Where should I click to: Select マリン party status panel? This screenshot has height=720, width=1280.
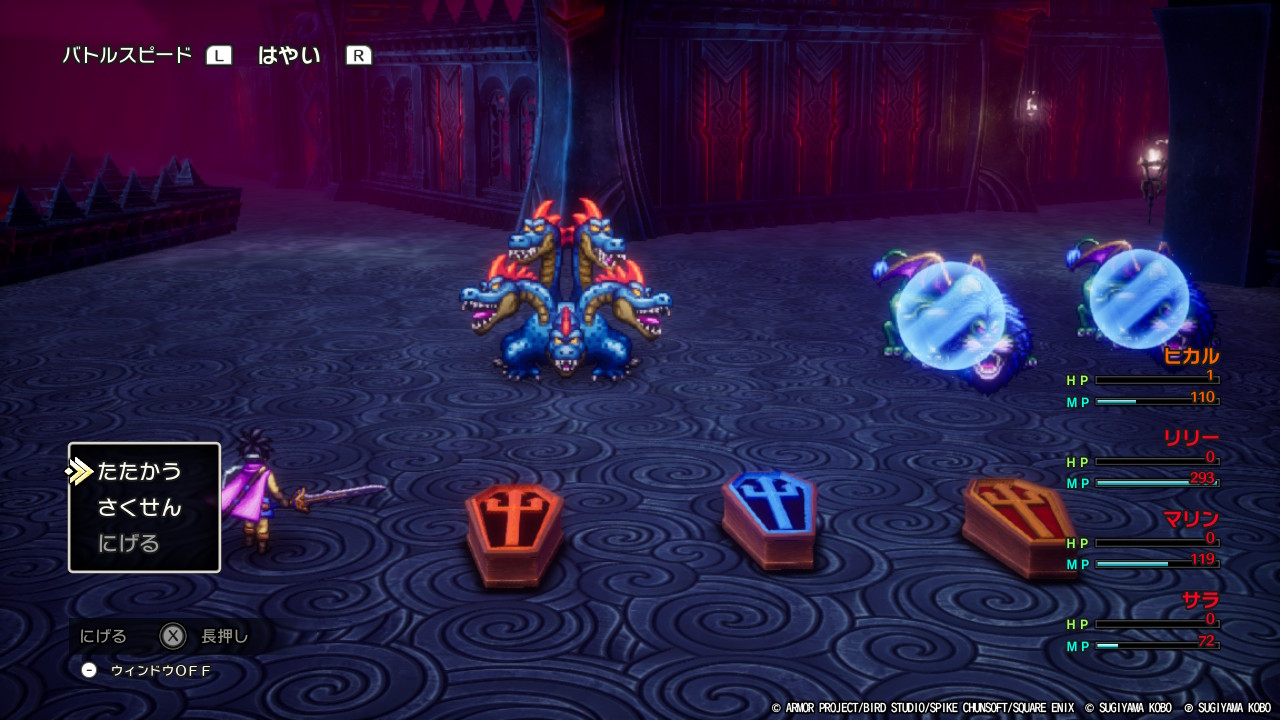[1144, 542]
